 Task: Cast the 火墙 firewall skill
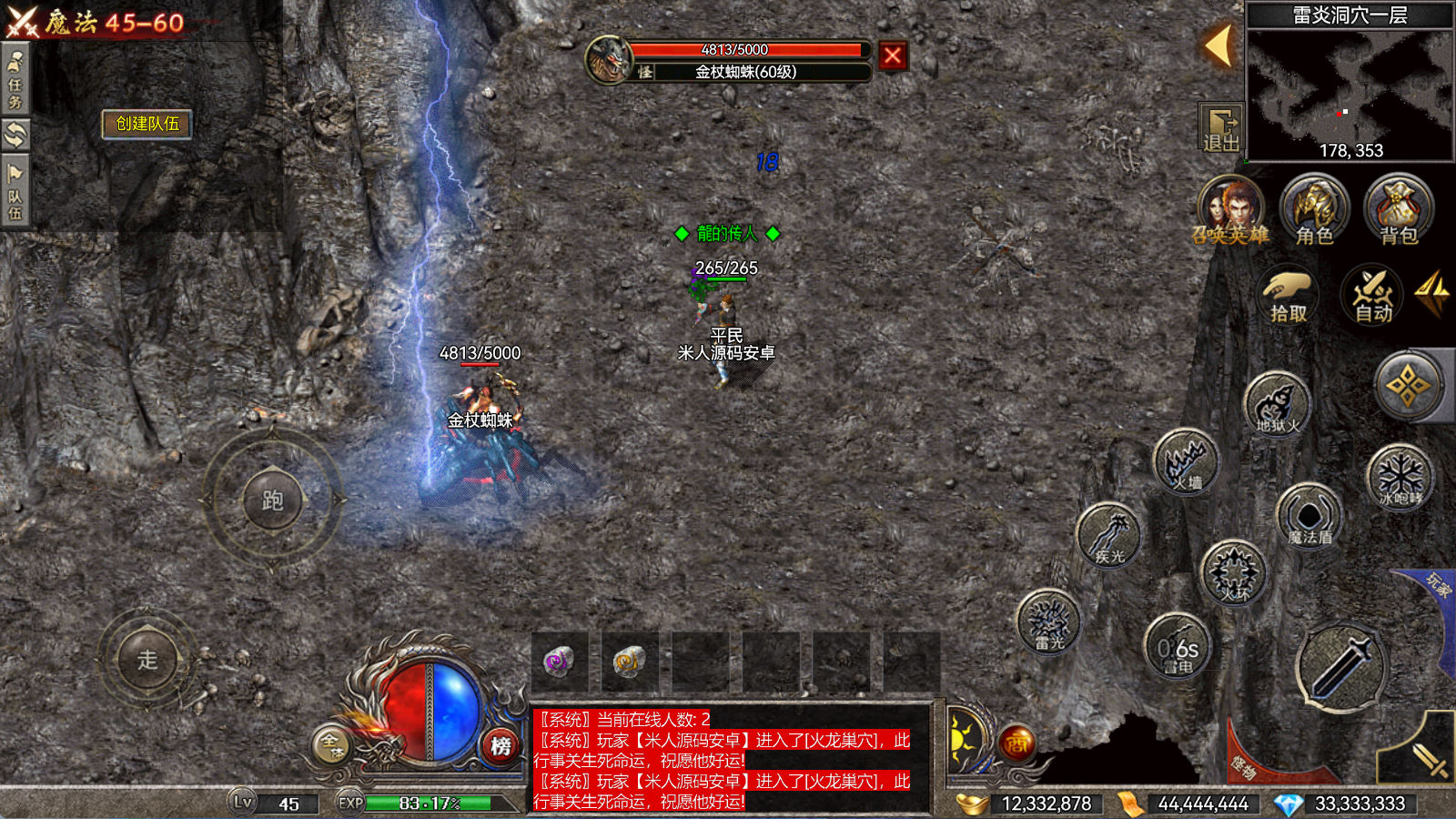click(x=1187, y=462)
